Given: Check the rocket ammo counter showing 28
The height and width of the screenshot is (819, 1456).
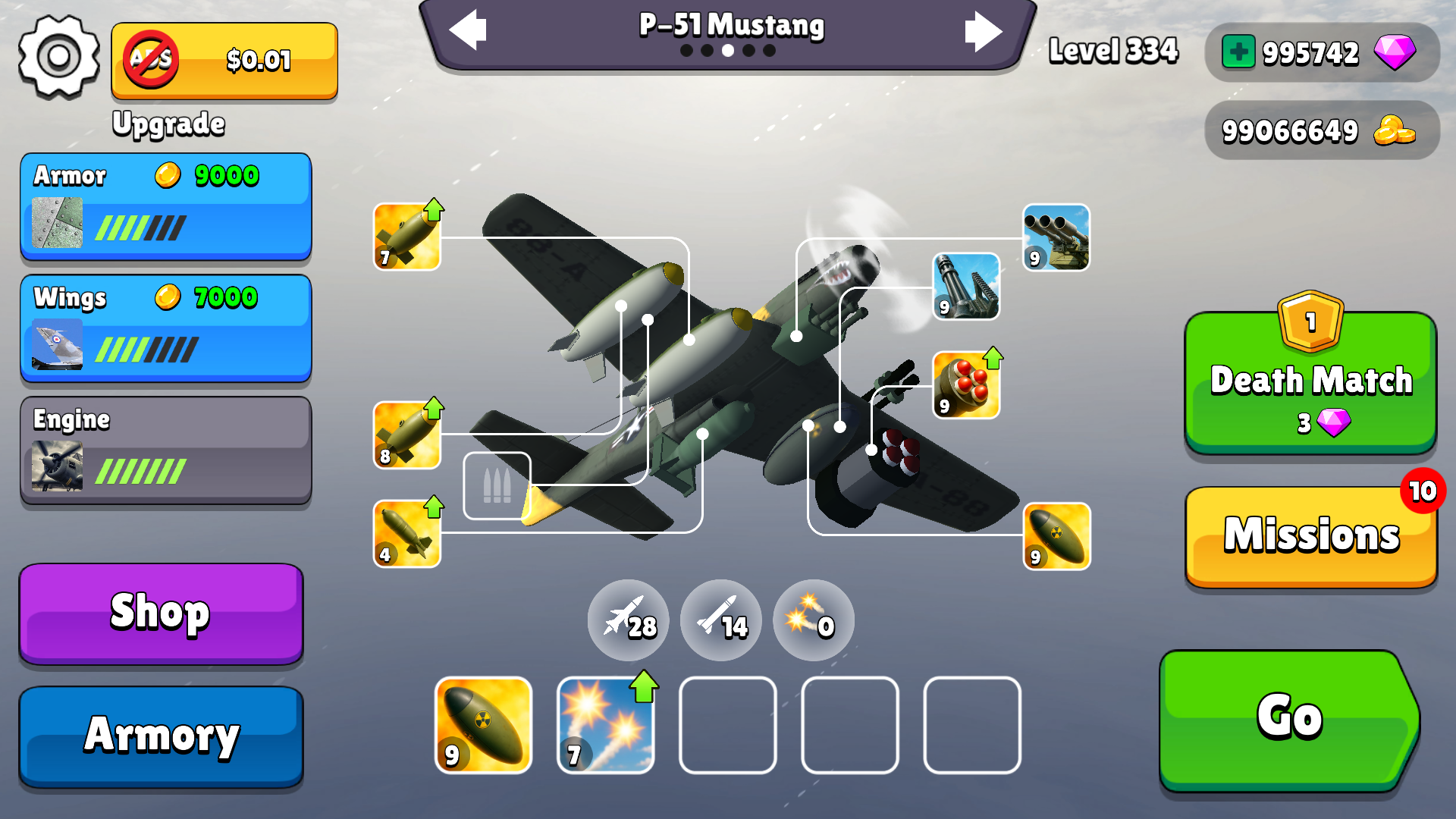Looking at the screenshot, I should tap(628, 620).
